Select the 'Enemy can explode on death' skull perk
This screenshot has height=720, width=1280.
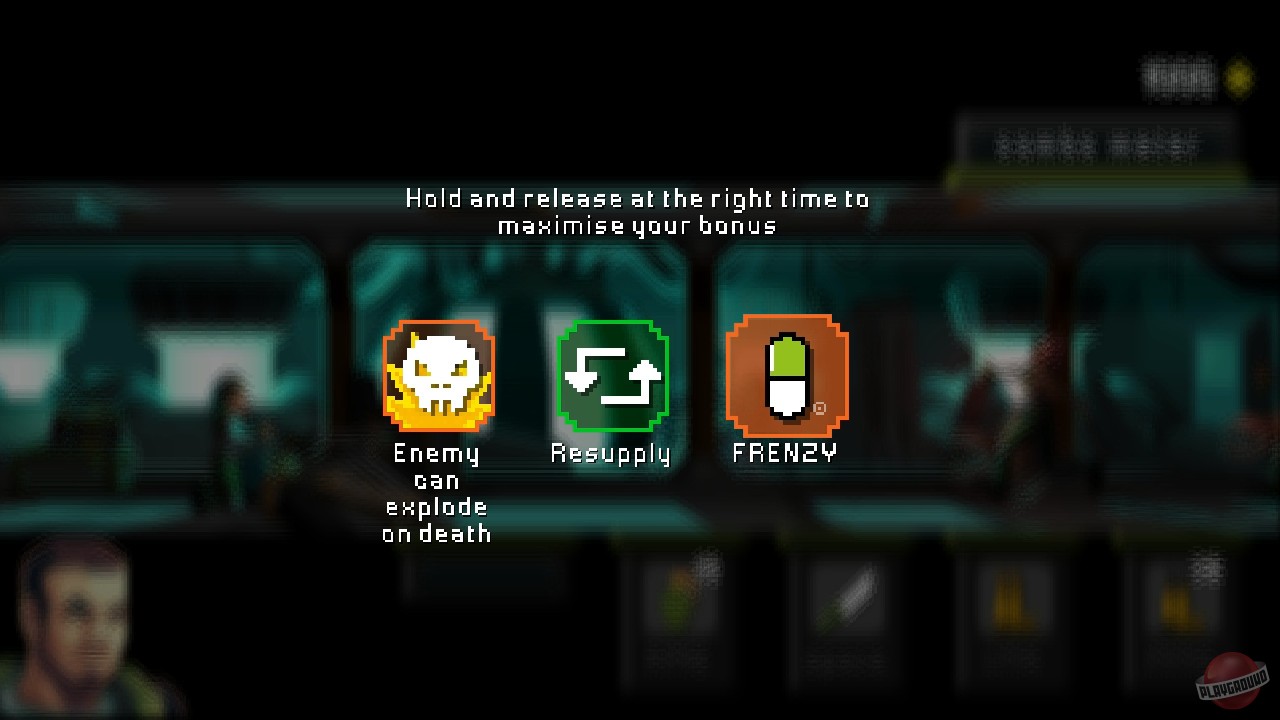[x=438, y=375]
